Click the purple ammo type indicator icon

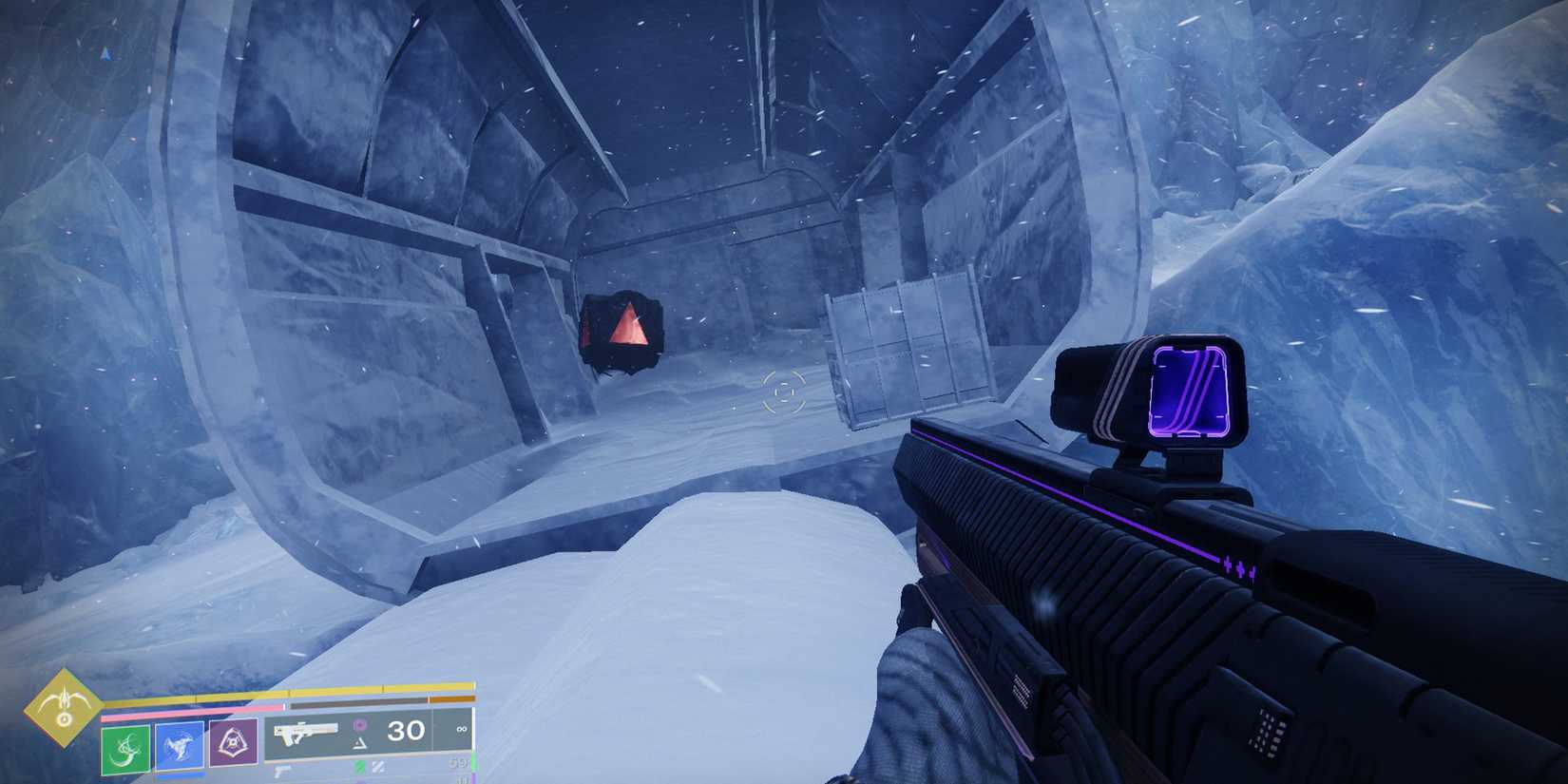[x=359, y=725]
